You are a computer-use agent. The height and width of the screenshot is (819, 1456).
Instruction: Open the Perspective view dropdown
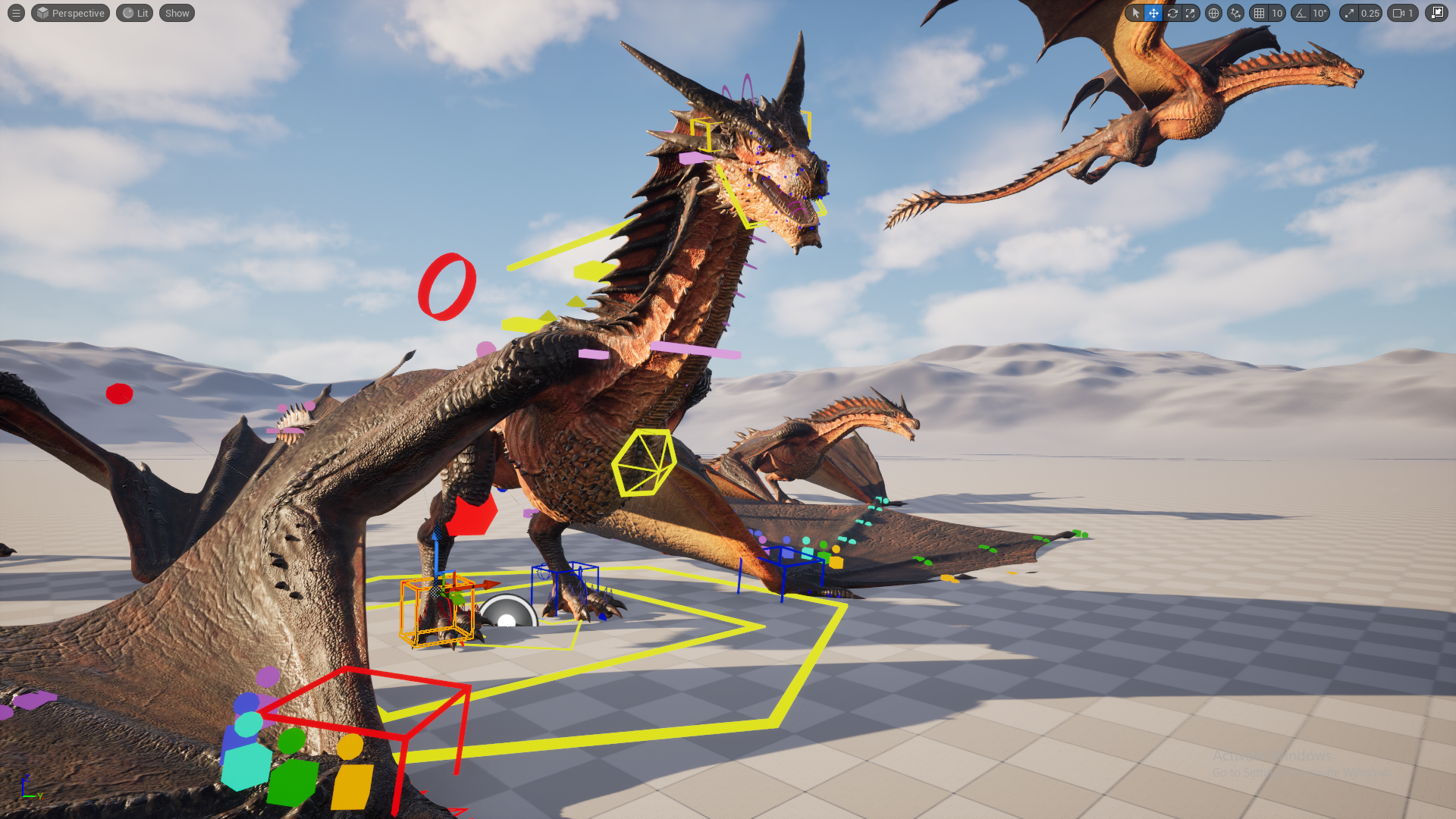pos(71,13)
